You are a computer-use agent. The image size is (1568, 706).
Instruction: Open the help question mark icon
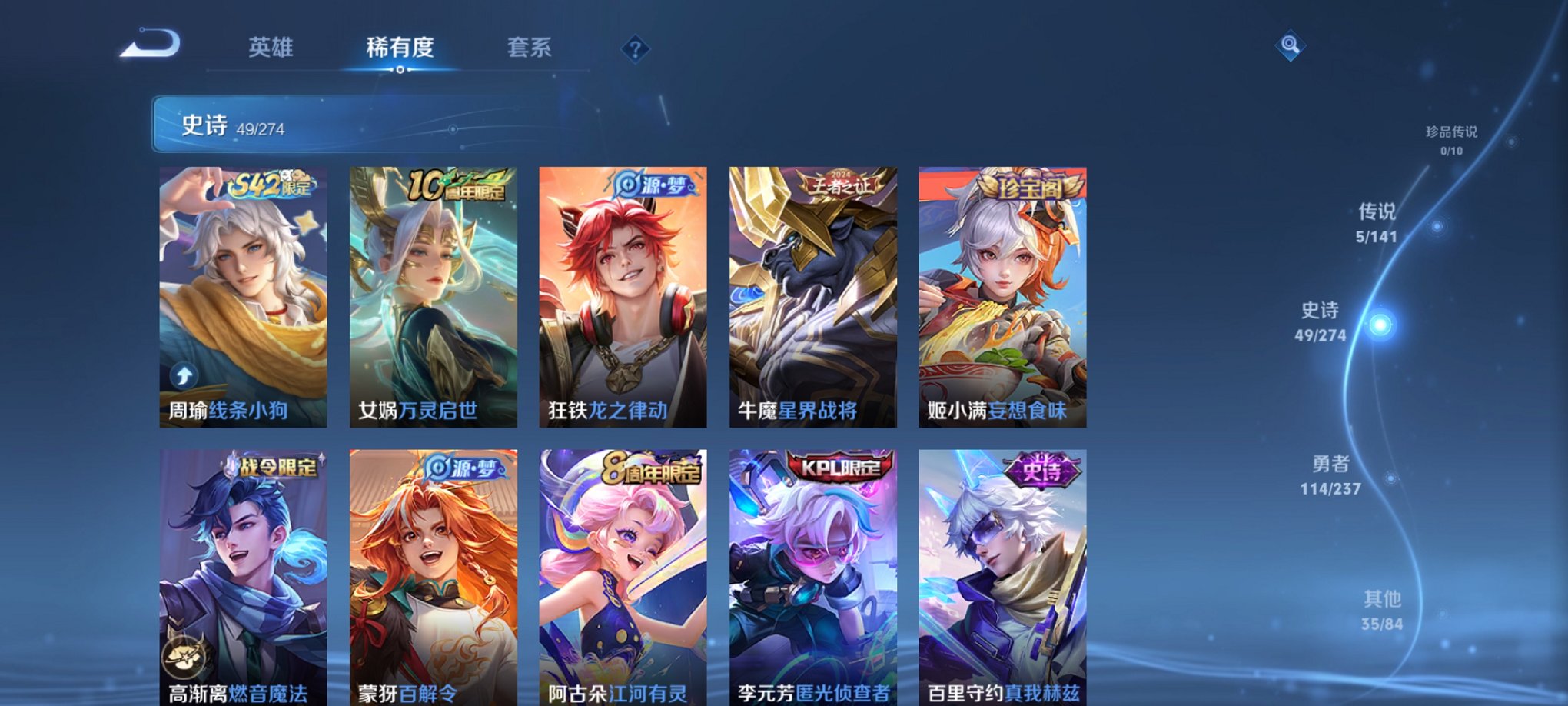634,49
